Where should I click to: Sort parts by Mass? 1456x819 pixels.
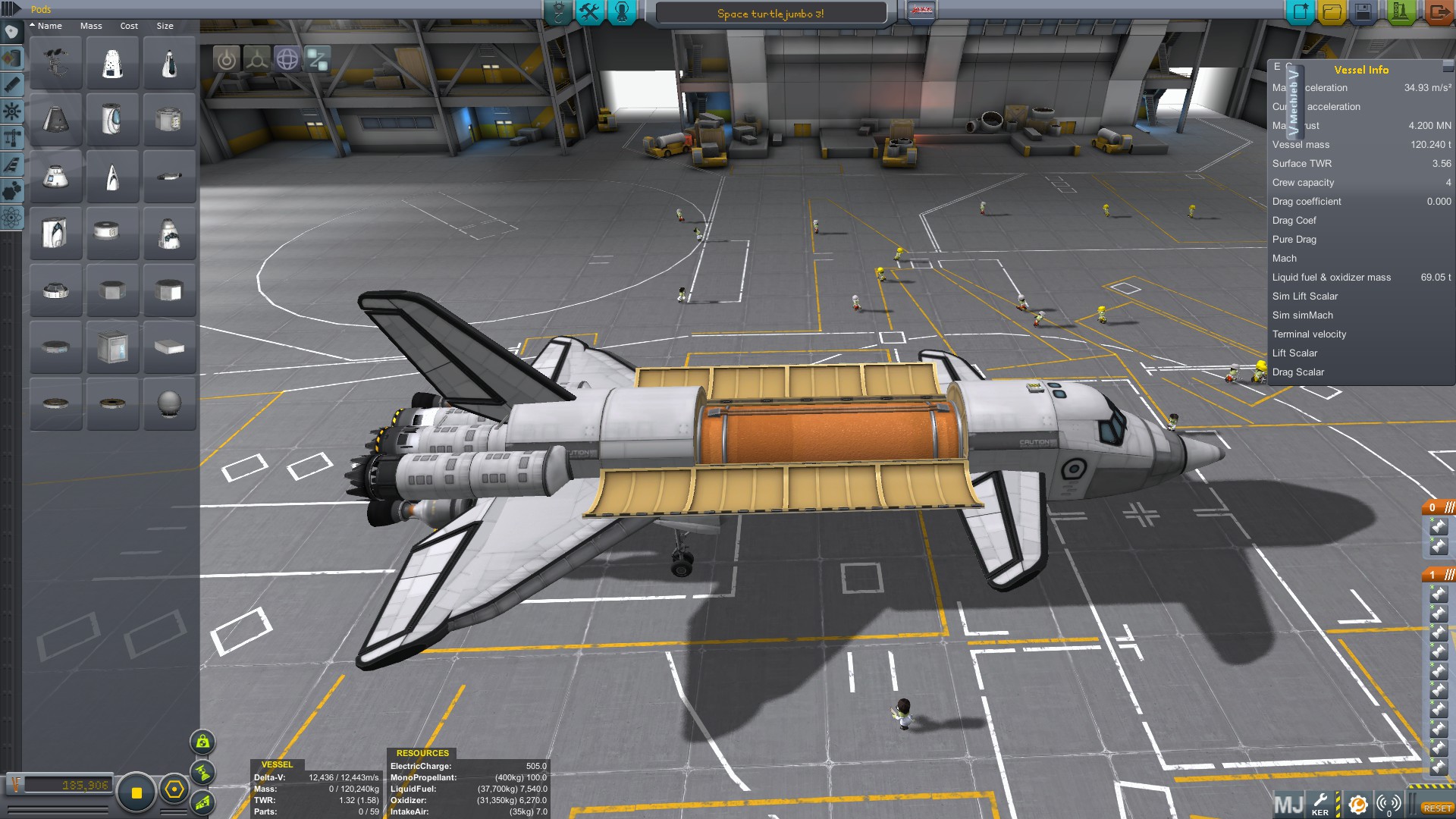tap(91, 26)
